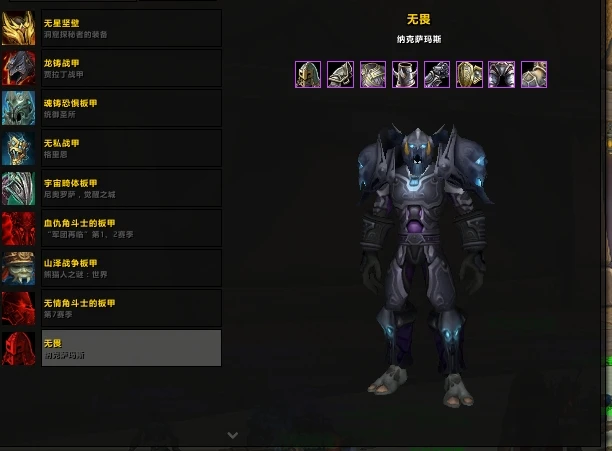Click the boots item icon
The image size is (612, 451).
pos(533,75)
